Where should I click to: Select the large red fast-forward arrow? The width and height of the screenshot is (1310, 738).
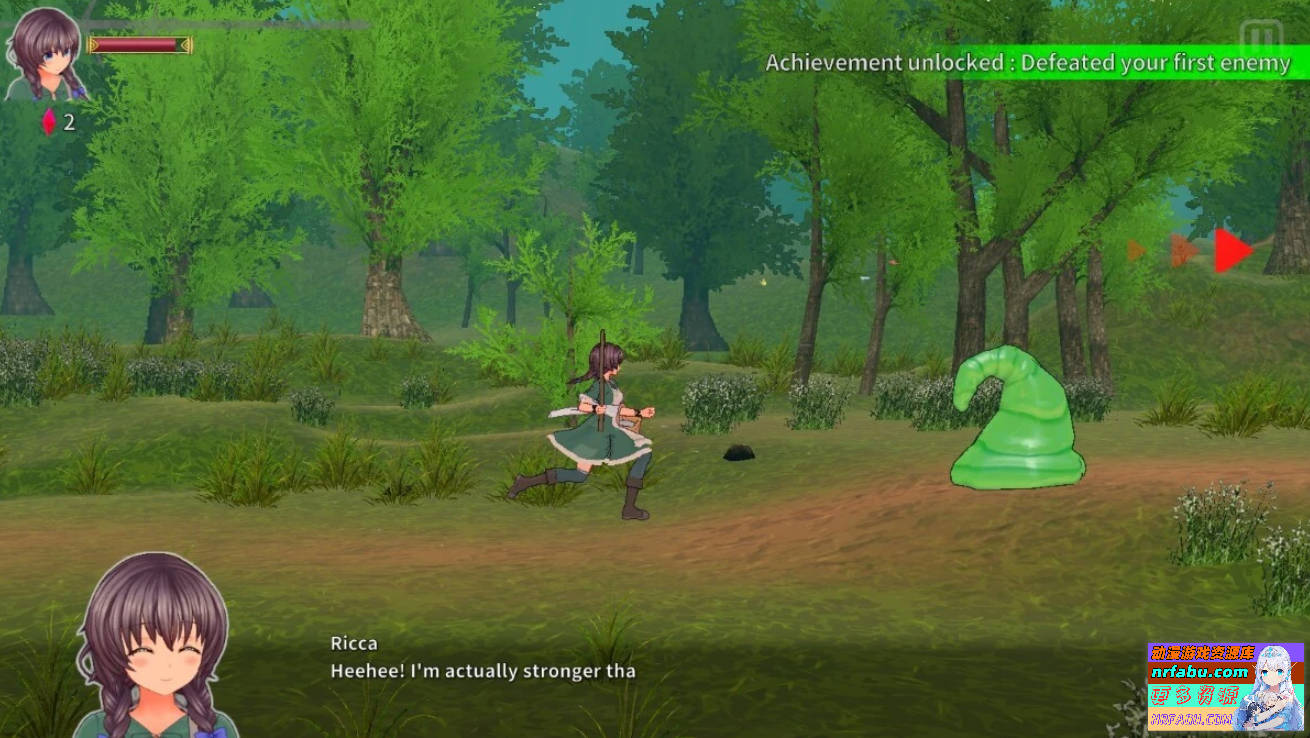(1230, 250)
